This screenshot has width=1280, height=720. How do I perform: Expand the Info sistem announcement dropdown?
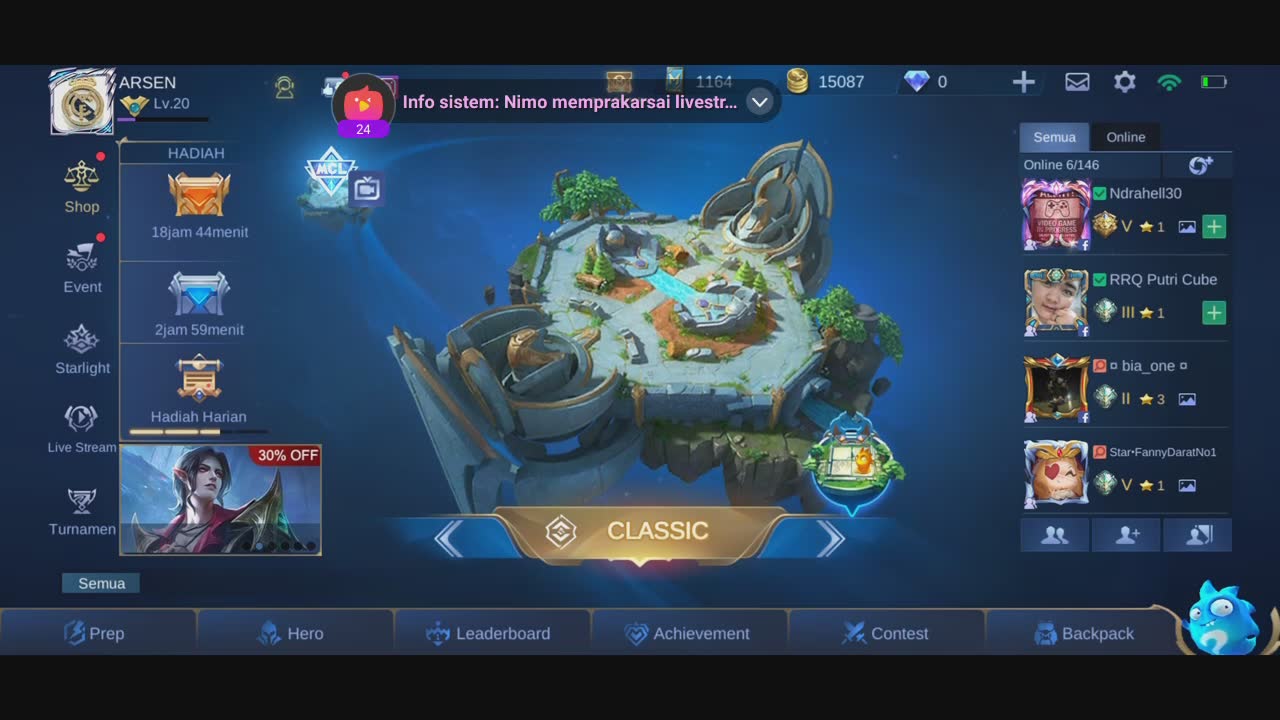(x=760, y=102)
